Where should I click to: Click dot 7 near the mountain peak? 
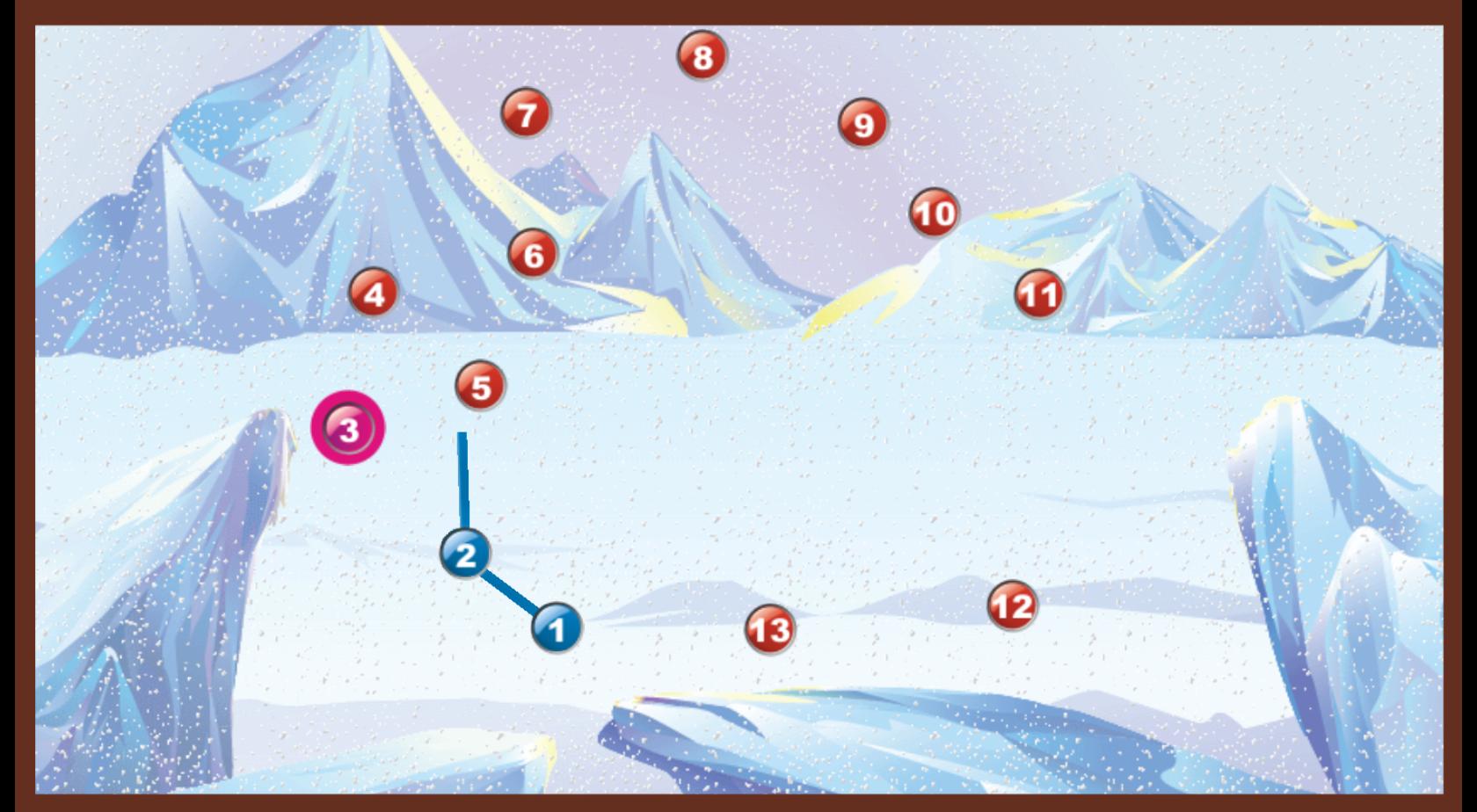tap(526, 113)
